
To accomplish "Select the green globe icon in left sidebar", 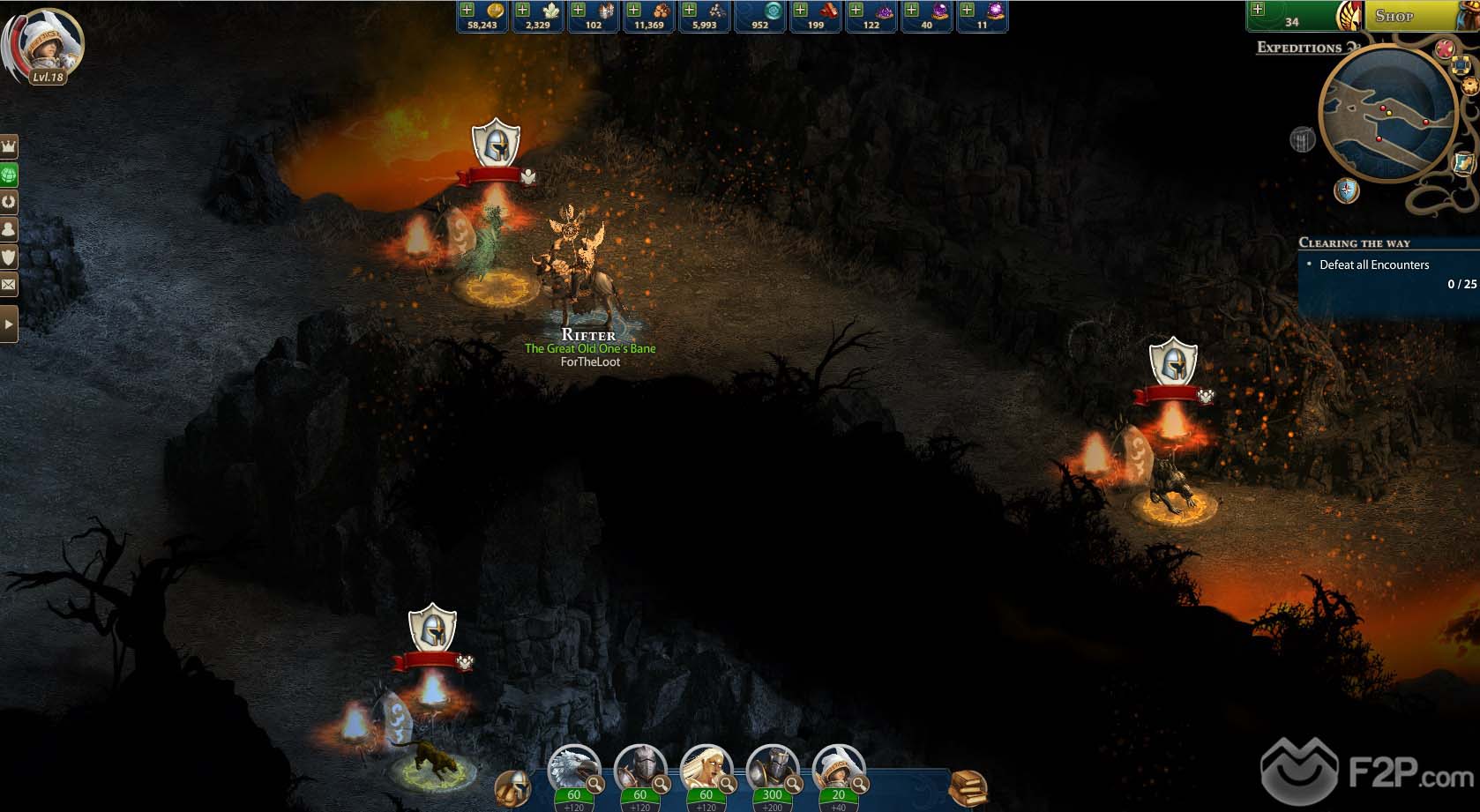I will [9, 175].
